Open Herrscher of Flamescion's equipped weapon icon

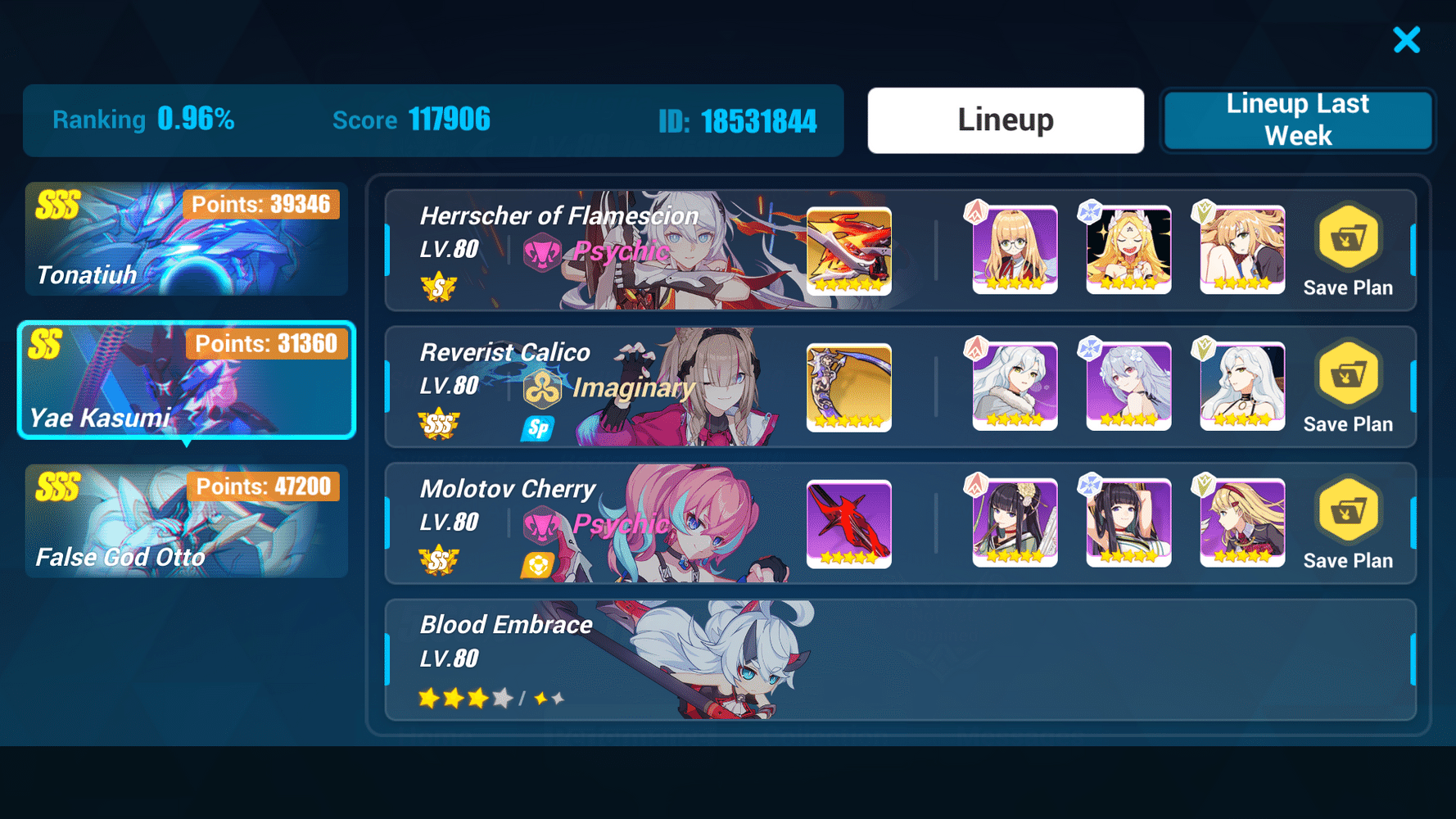click(x=848, y=251)
